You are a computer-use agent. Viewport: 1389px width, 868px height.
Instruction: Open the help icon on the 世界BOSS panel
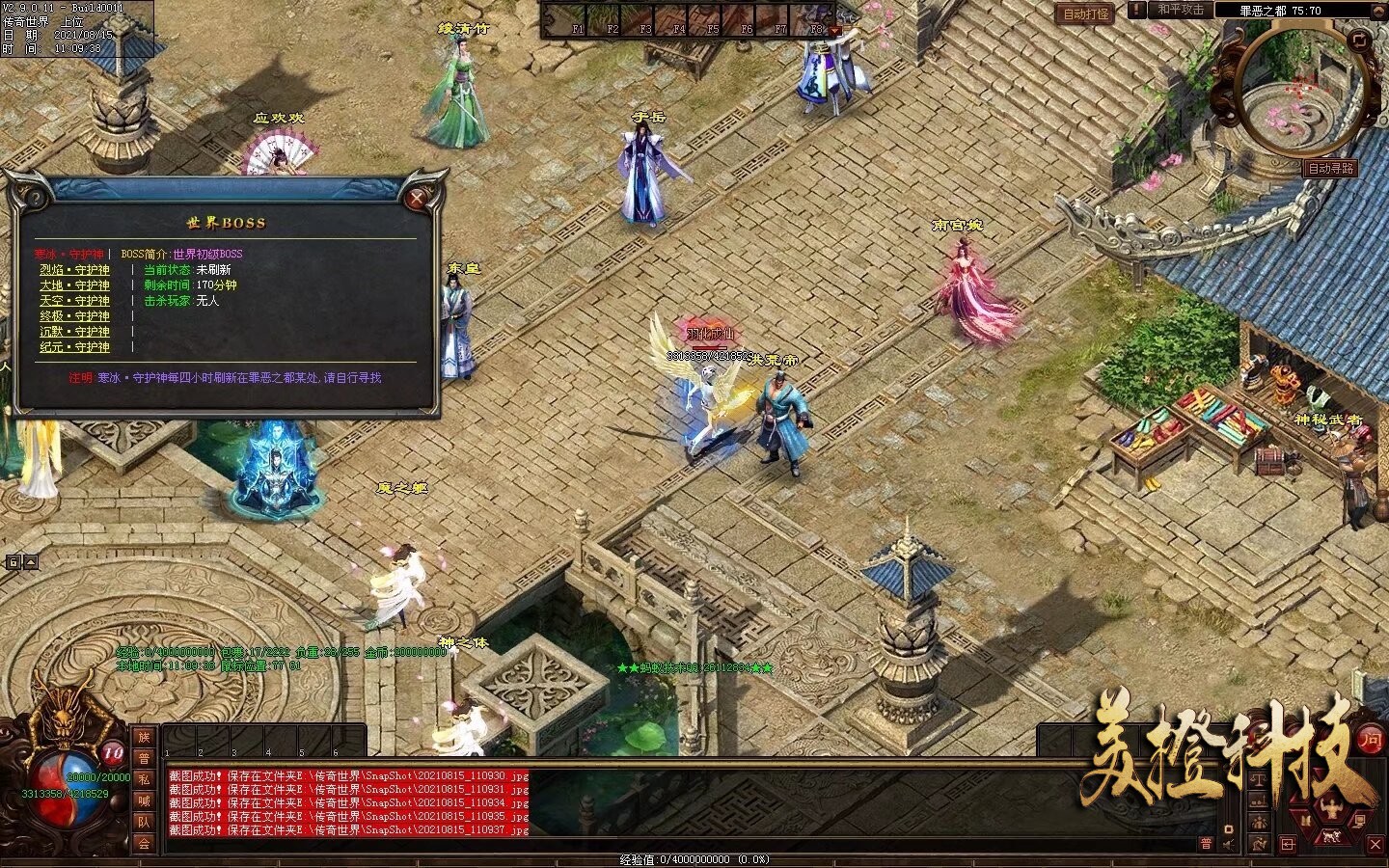35,199
